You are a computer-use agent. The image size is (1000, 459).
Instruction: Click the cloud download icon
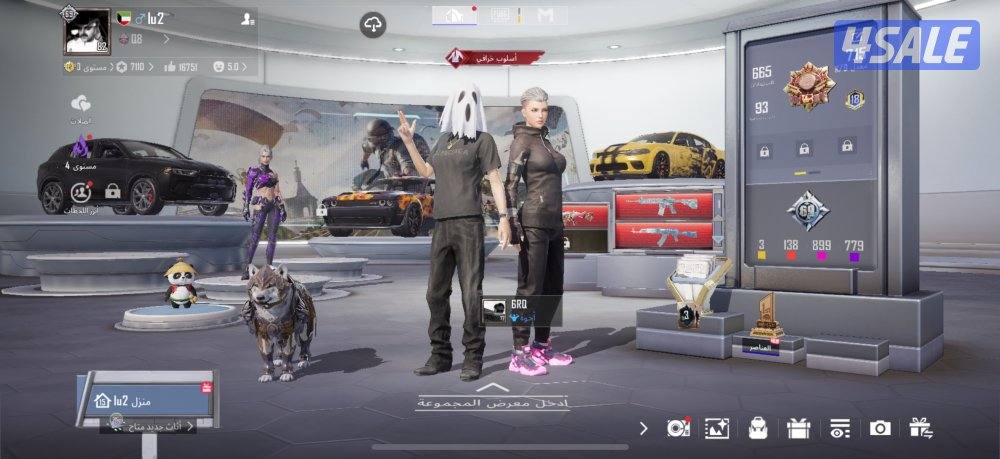[374, 24]
